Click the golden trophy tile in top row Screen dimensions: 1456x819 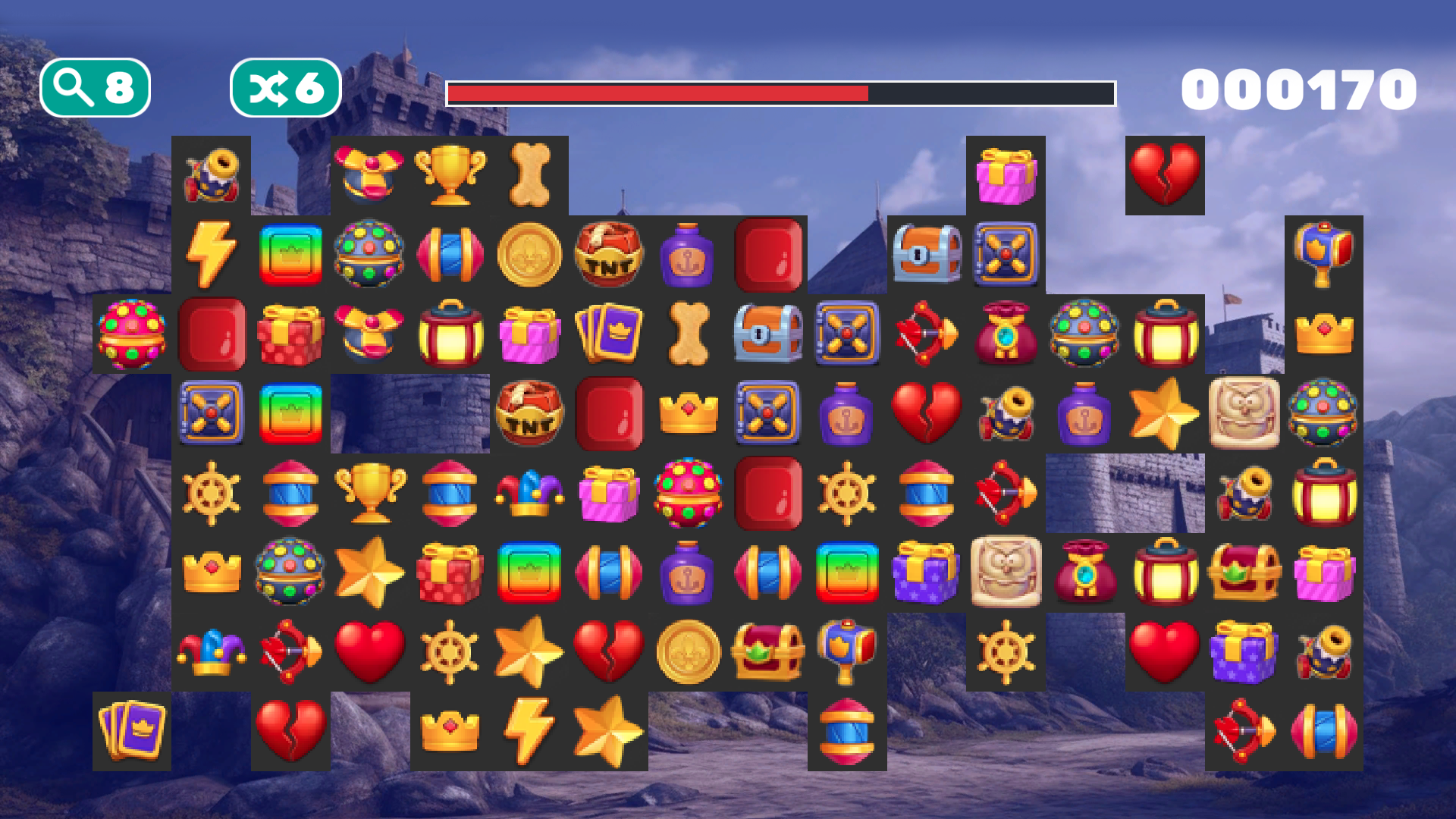pos(450,174)
